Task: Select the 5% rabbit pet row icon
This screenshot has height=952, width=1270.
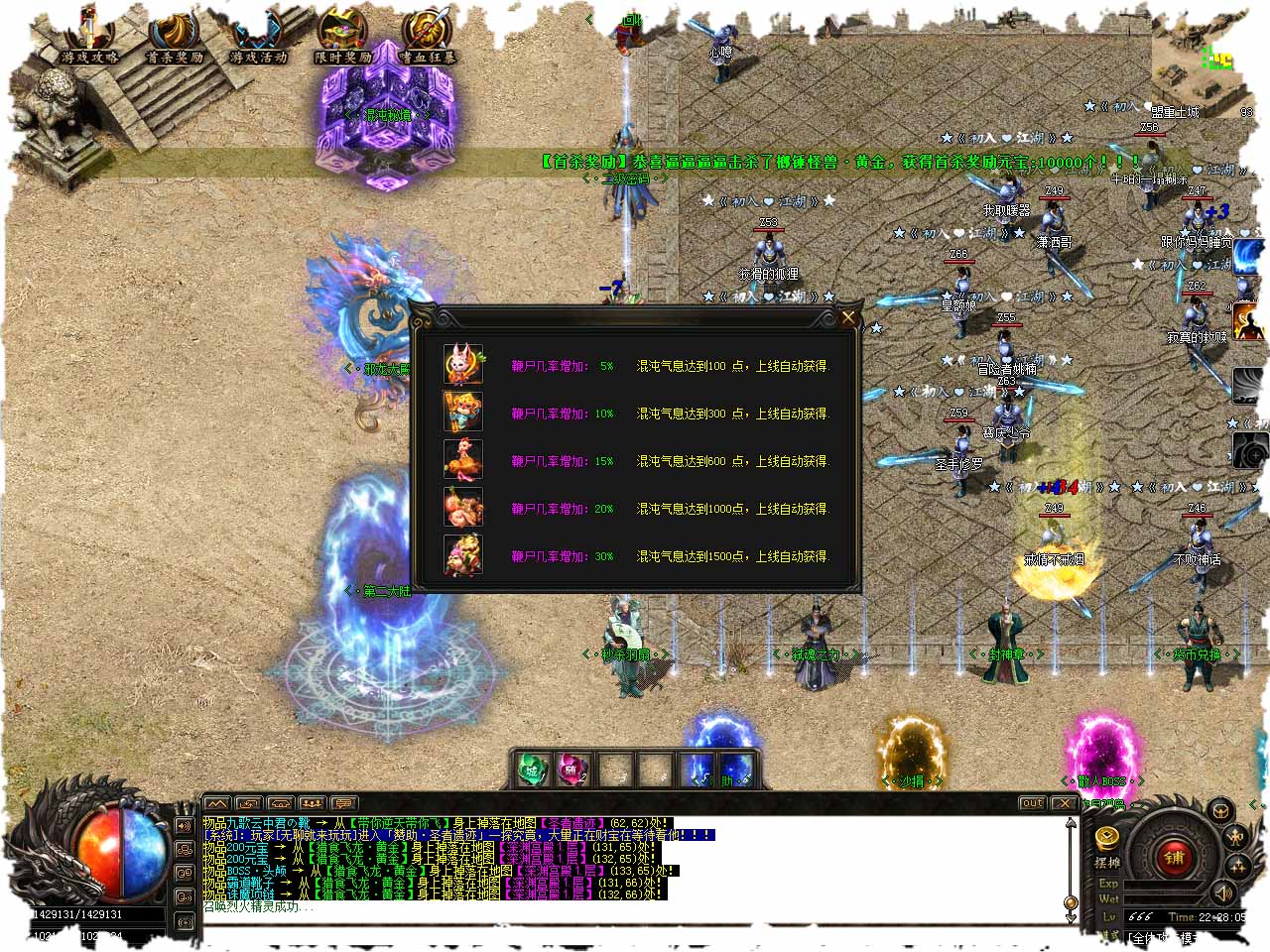Action: (462, 365)
